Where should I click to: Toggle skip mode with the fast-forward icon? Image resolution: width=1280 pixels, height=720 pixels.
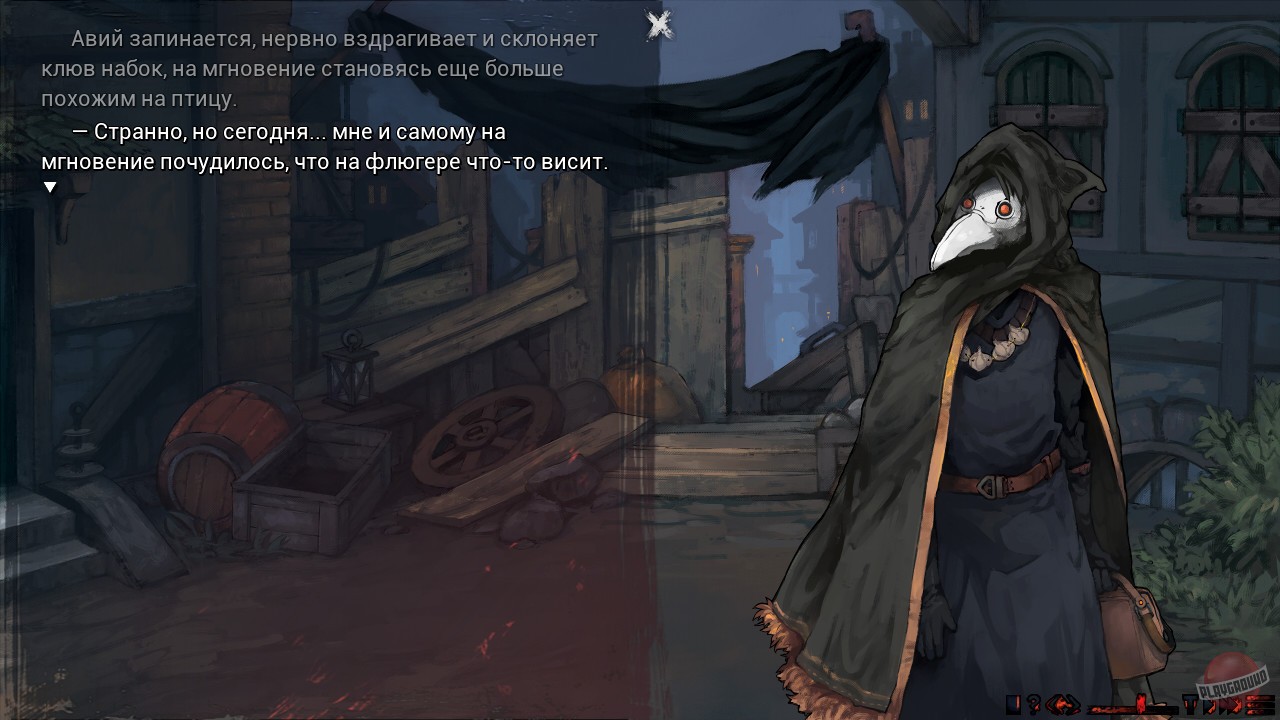(1231, 705)
